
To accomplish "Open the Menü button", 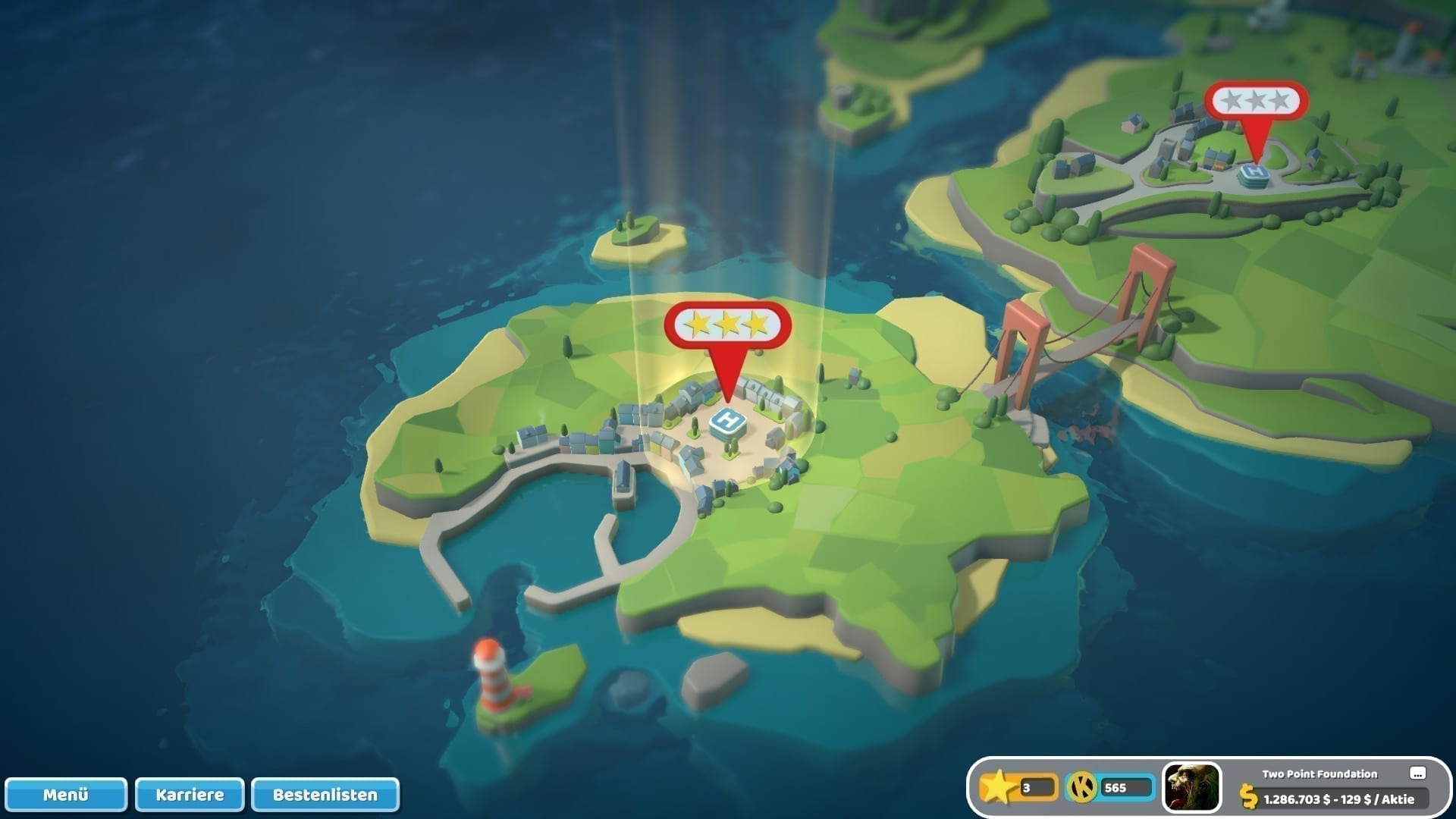I will [x=66, y=795].
